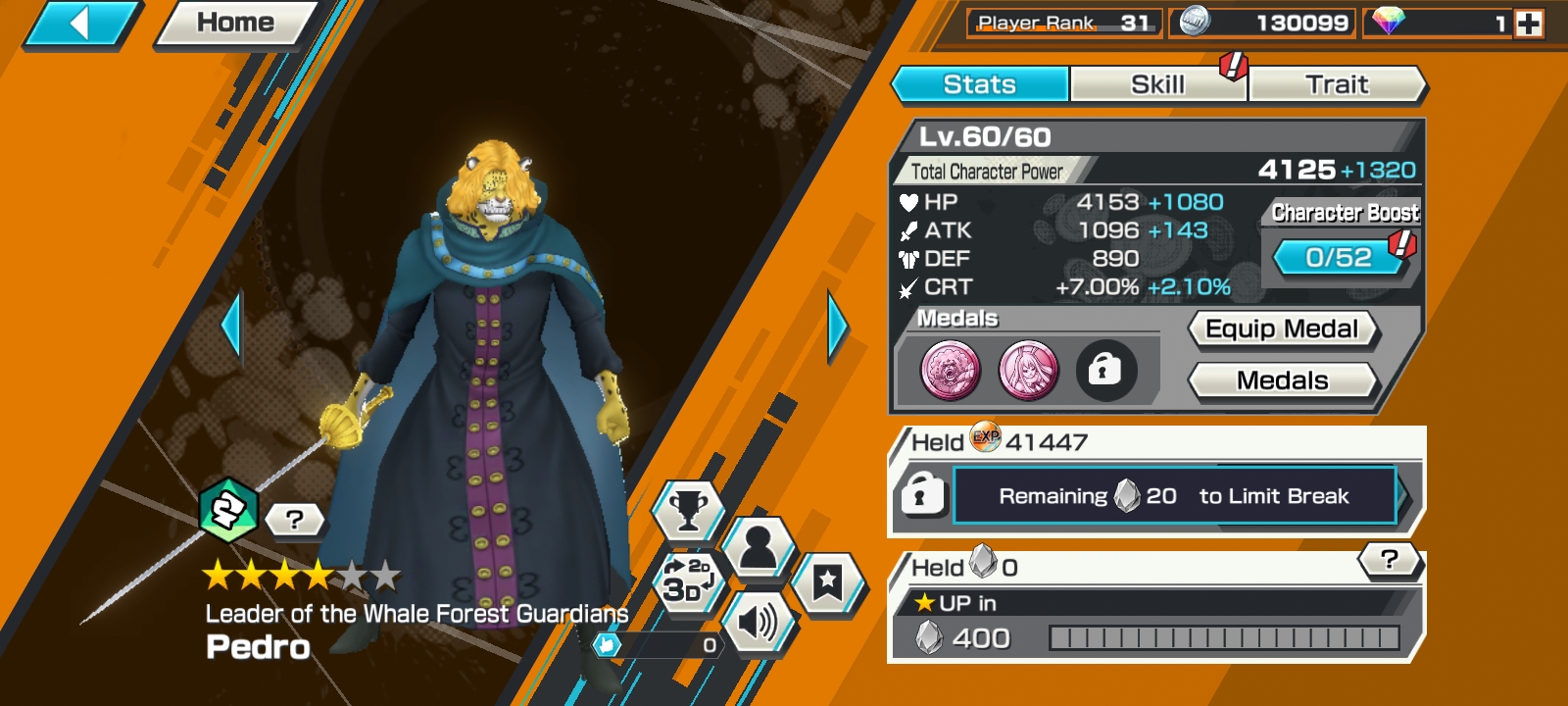Add rainbow diamonds with the plus button
The height and width of the screenshot is (706, 1568).
pyautogui.click(x=1528, y=24)
